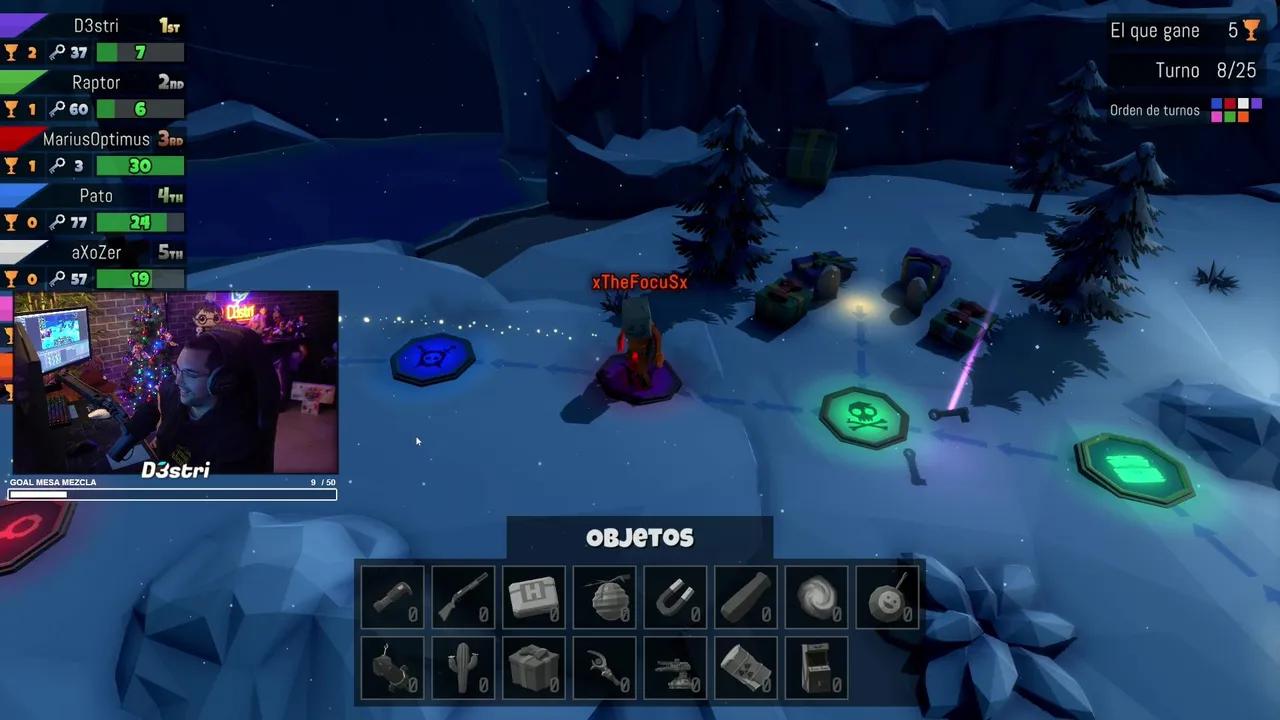Select the dark club-shaped item slot
1280x720 pixels.
[x=746, y=597]
